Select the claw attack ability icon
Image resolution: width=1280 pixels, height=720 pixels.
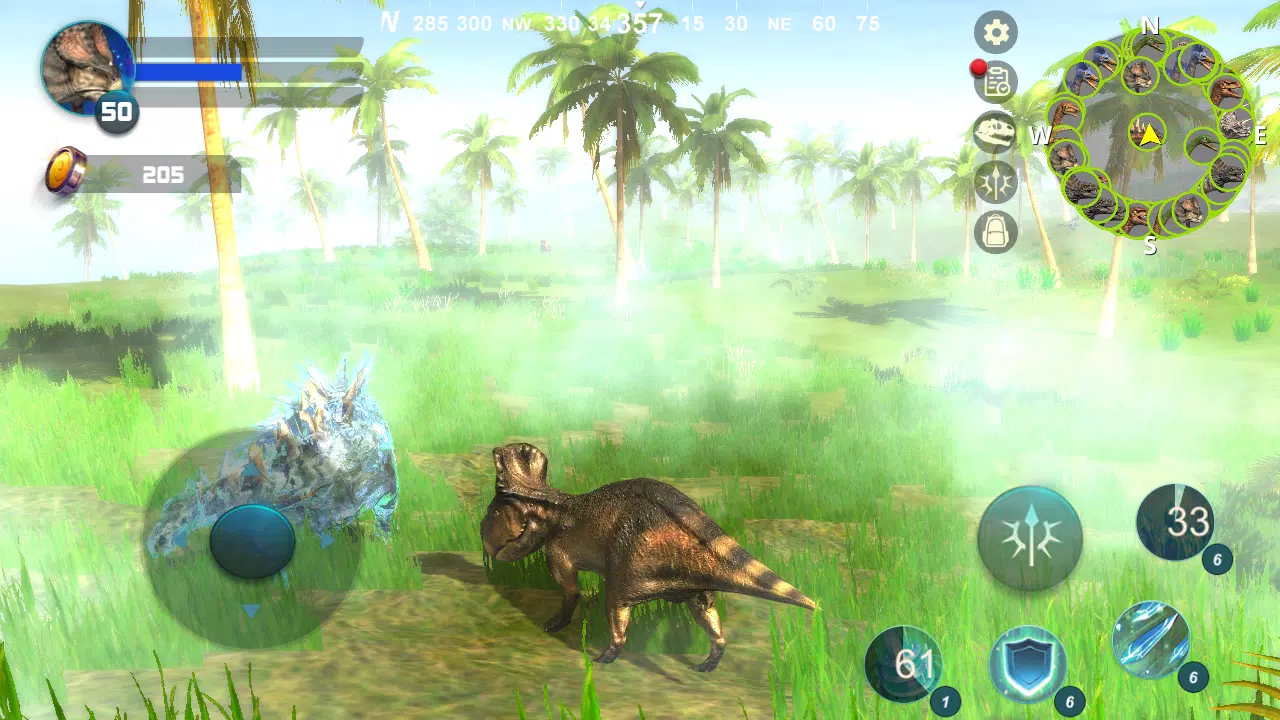[x=994, y=183]
